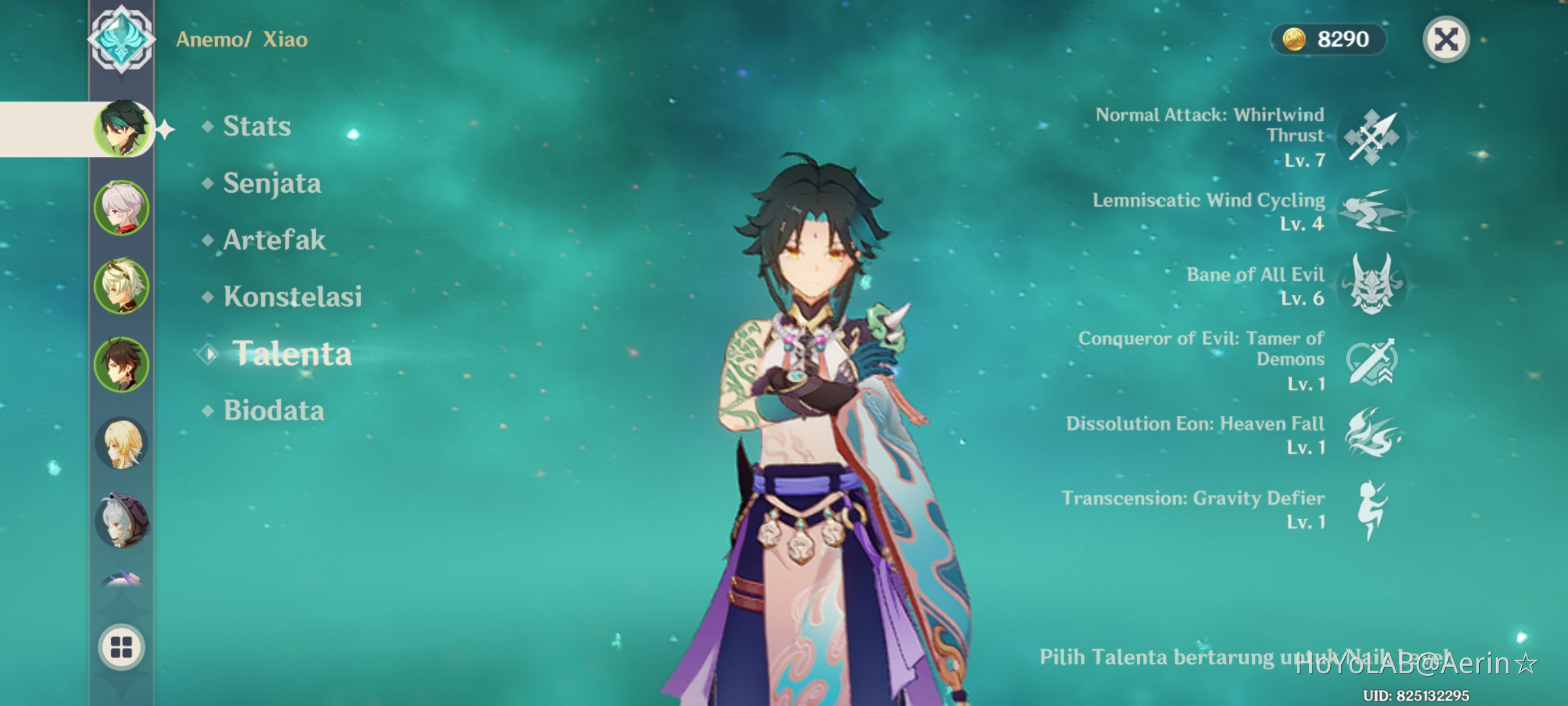Screen dimensions: 1568x706
Task: Close the character menu with the X button
Action: (x=1448, y=41)
